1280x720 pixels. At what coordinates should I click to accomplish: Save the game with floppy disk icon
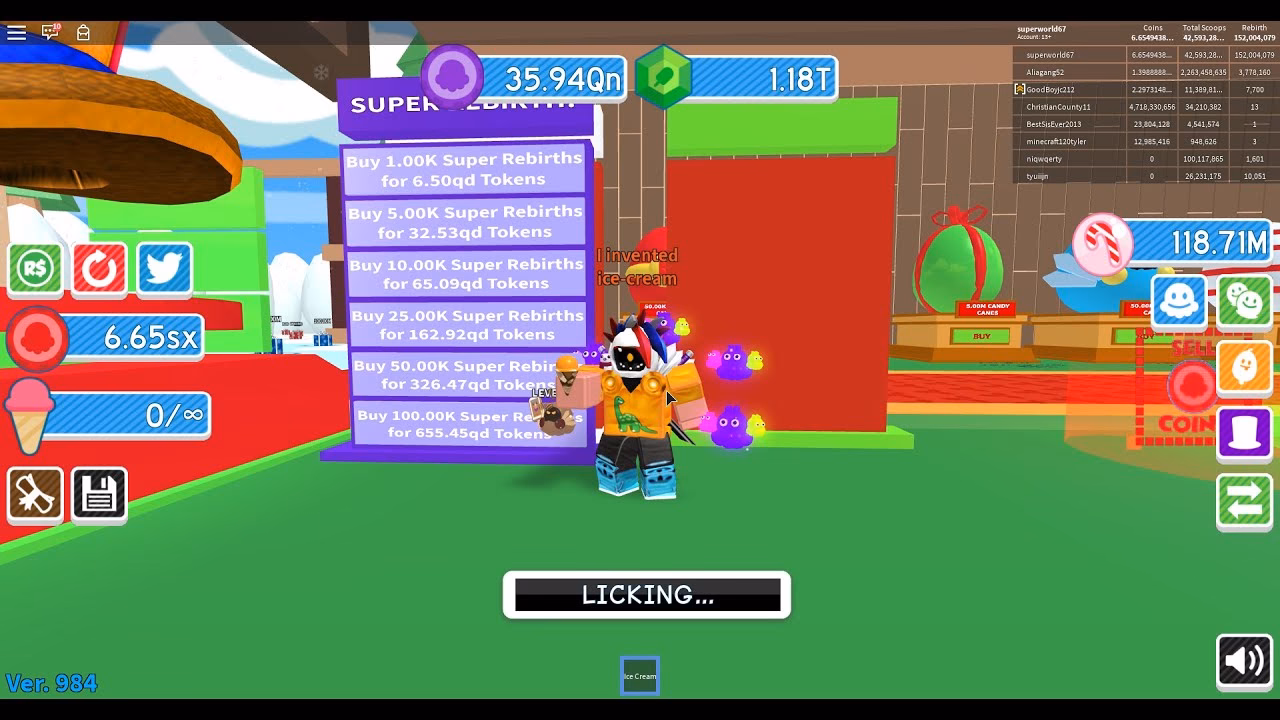[x=99, y=494]
